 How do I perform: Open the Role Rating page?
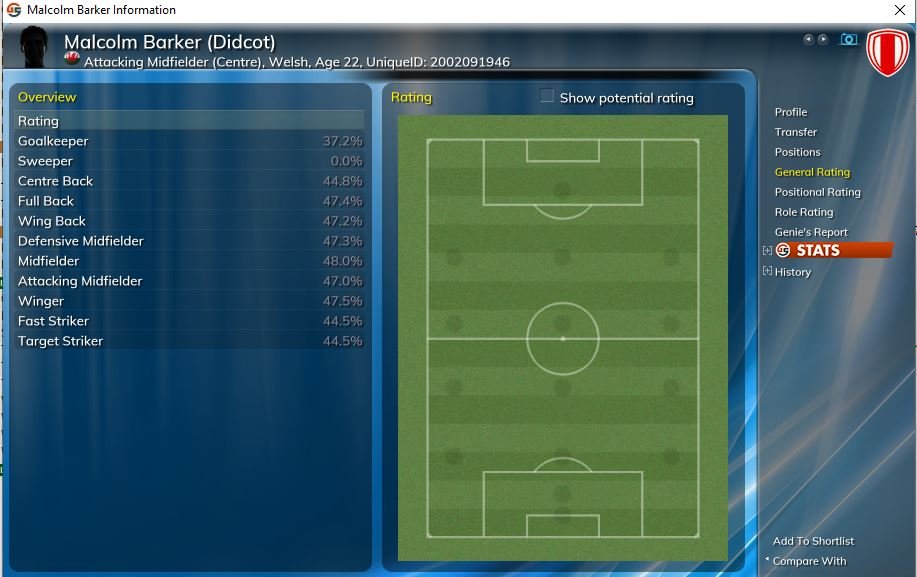coord(803,212)
